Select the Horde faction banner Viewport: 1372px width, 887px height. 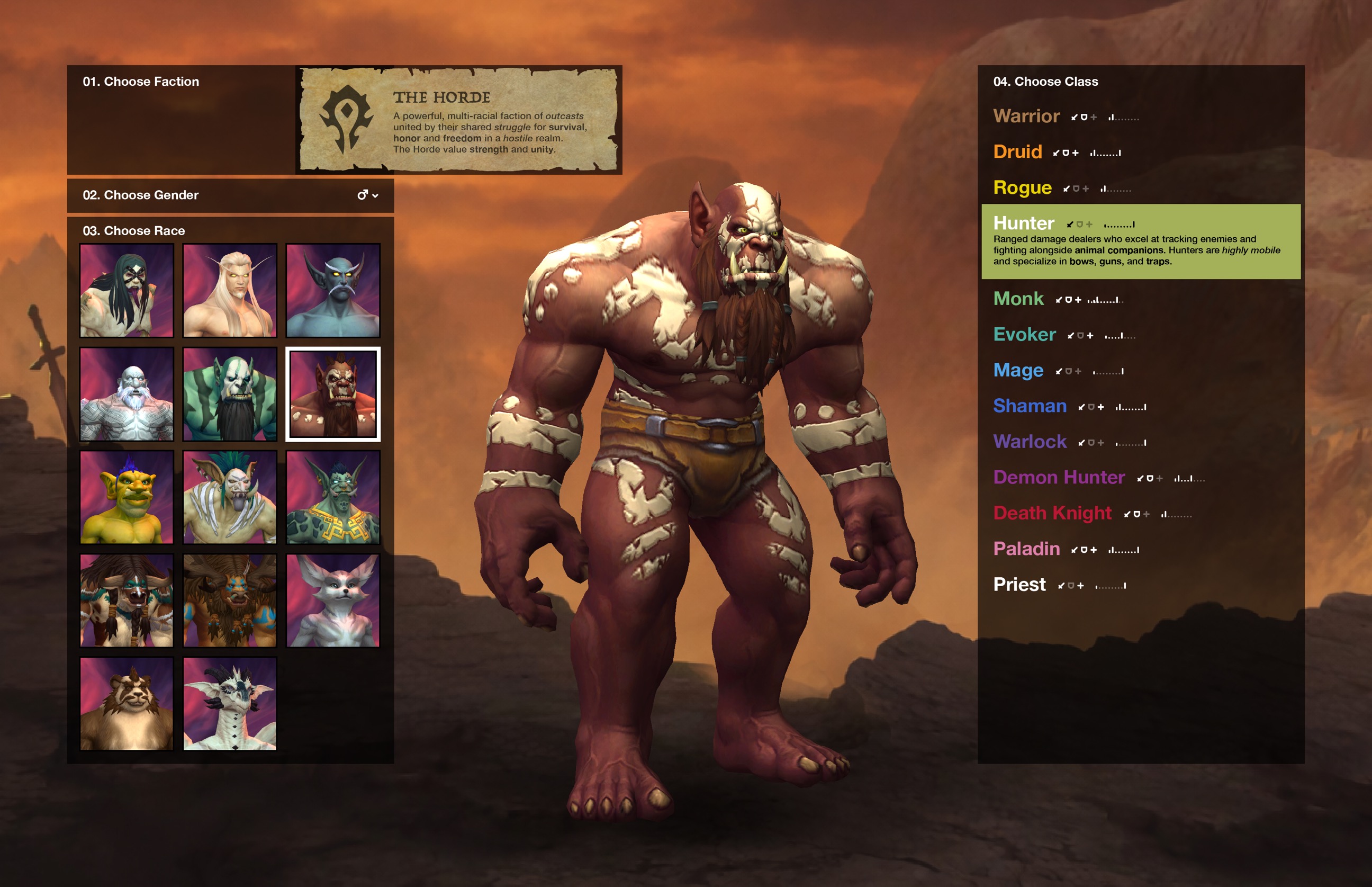point(458,120)
